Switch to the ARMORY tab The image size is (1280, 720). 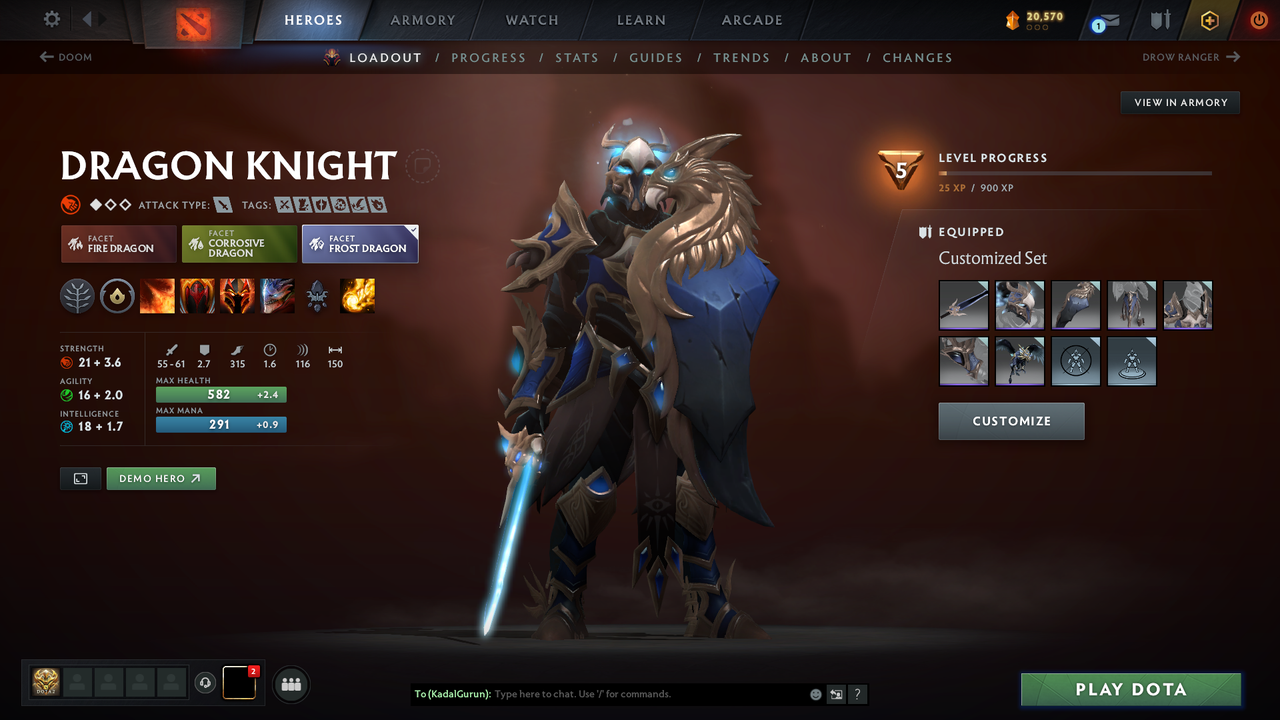tap(422, 19)
